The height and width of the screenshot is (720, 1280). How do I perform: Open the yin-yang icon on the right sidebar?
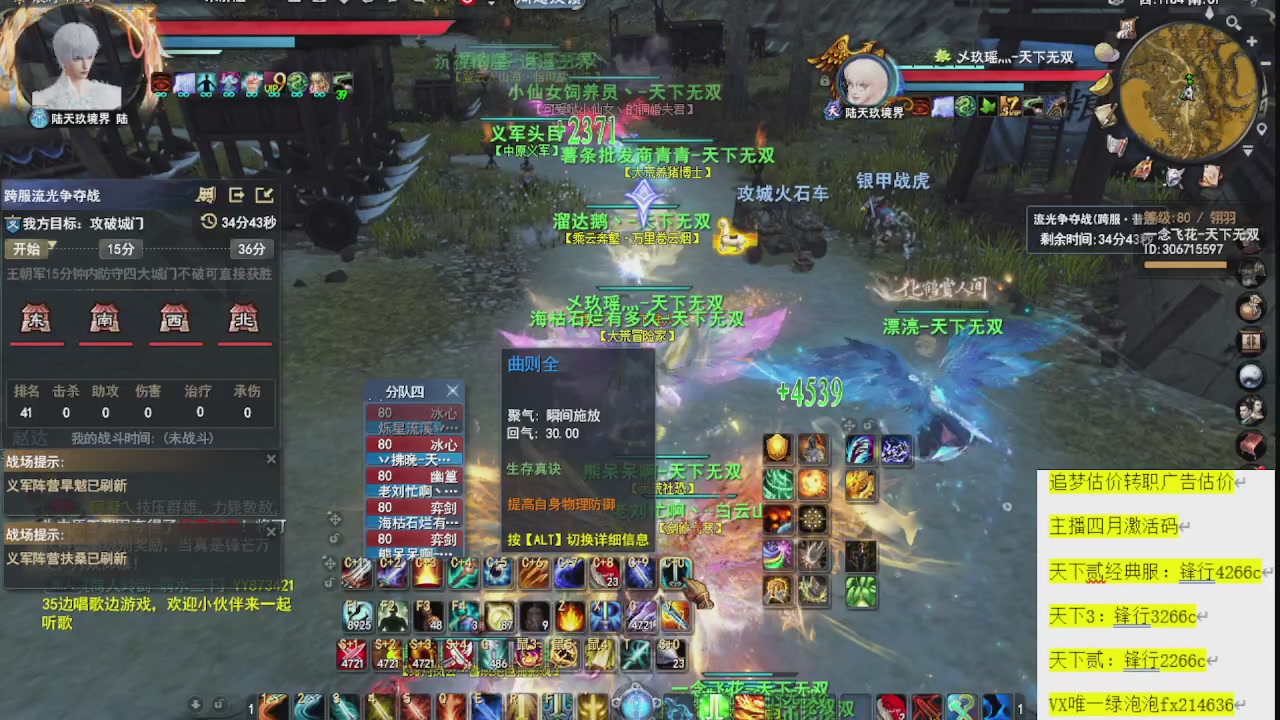click(1252, 374)
